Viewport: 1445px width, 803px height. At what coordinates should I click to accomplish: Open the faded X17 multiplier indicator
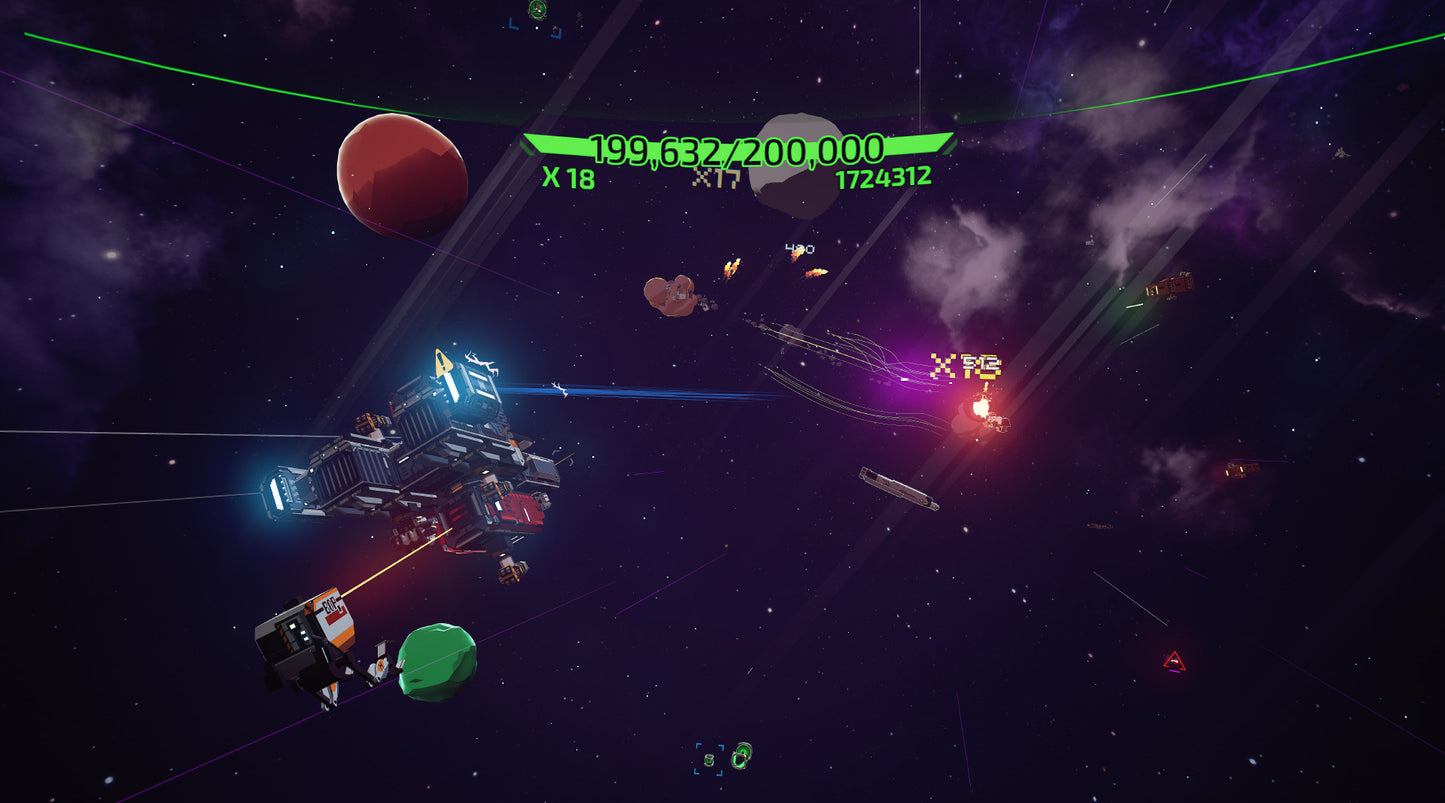pyautogui.click(x=715, y=180)
